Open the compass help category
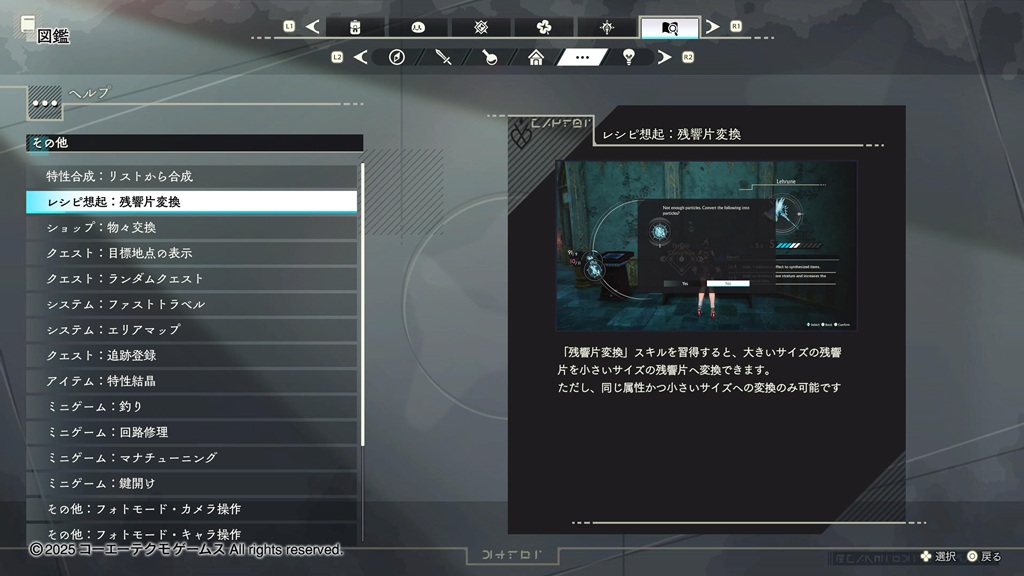The height and width of the screenshot is (576, 1024). pyautogui.click(x=396, y=57)
